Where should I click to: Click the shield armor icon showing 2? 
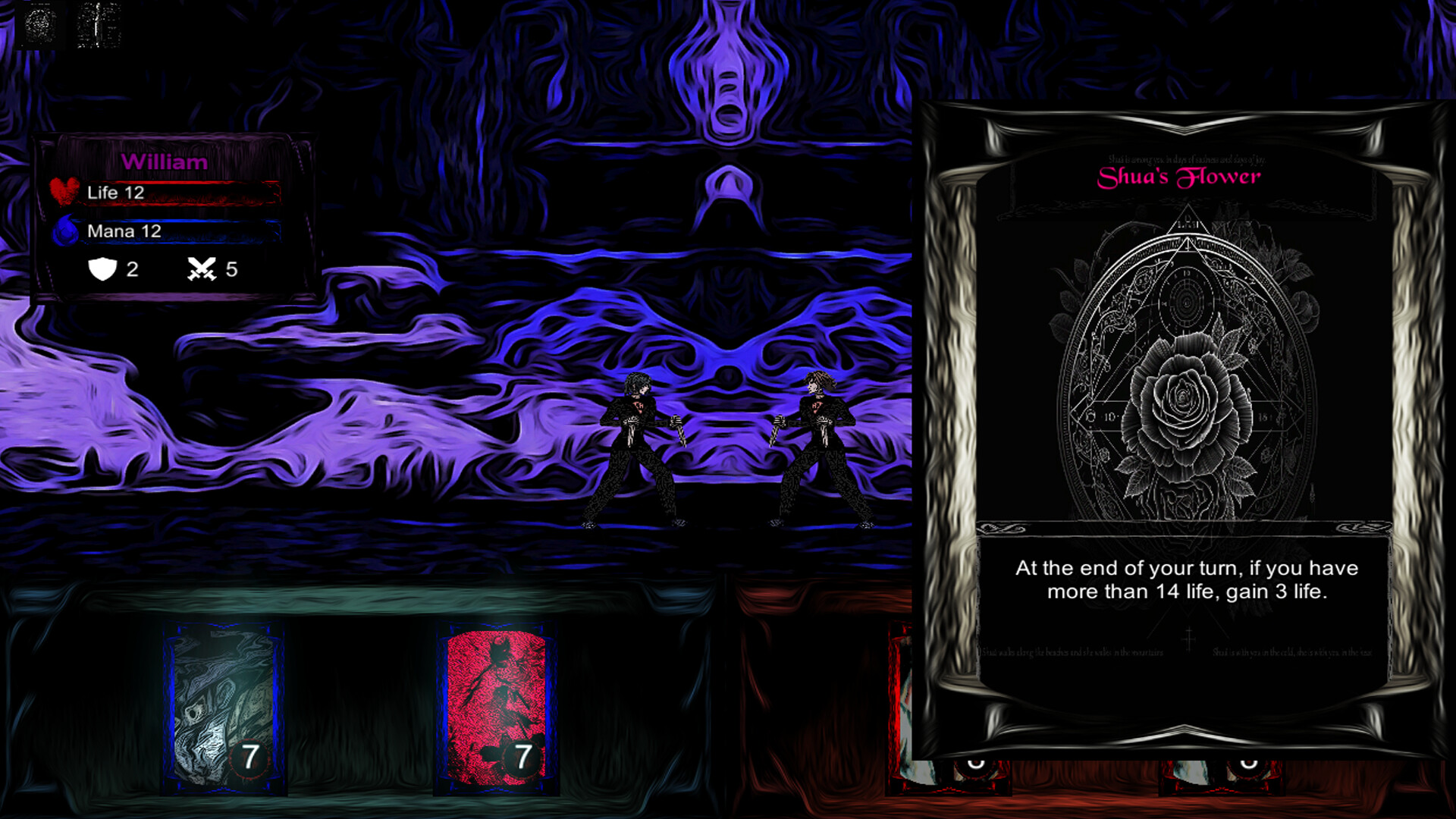[x=105, y=268]
